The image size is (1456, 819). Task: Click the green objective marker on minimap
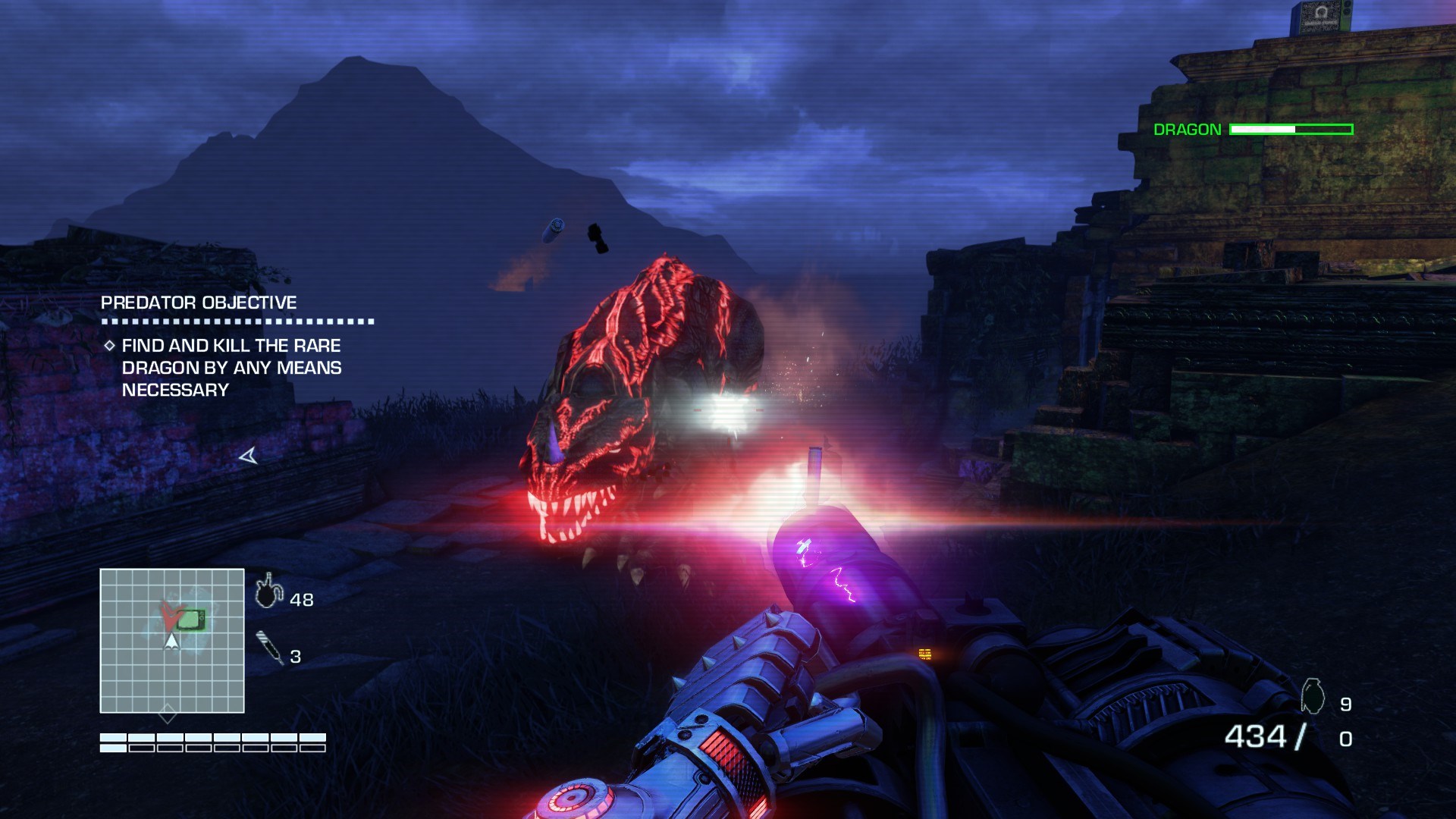(x=191, y=620)
